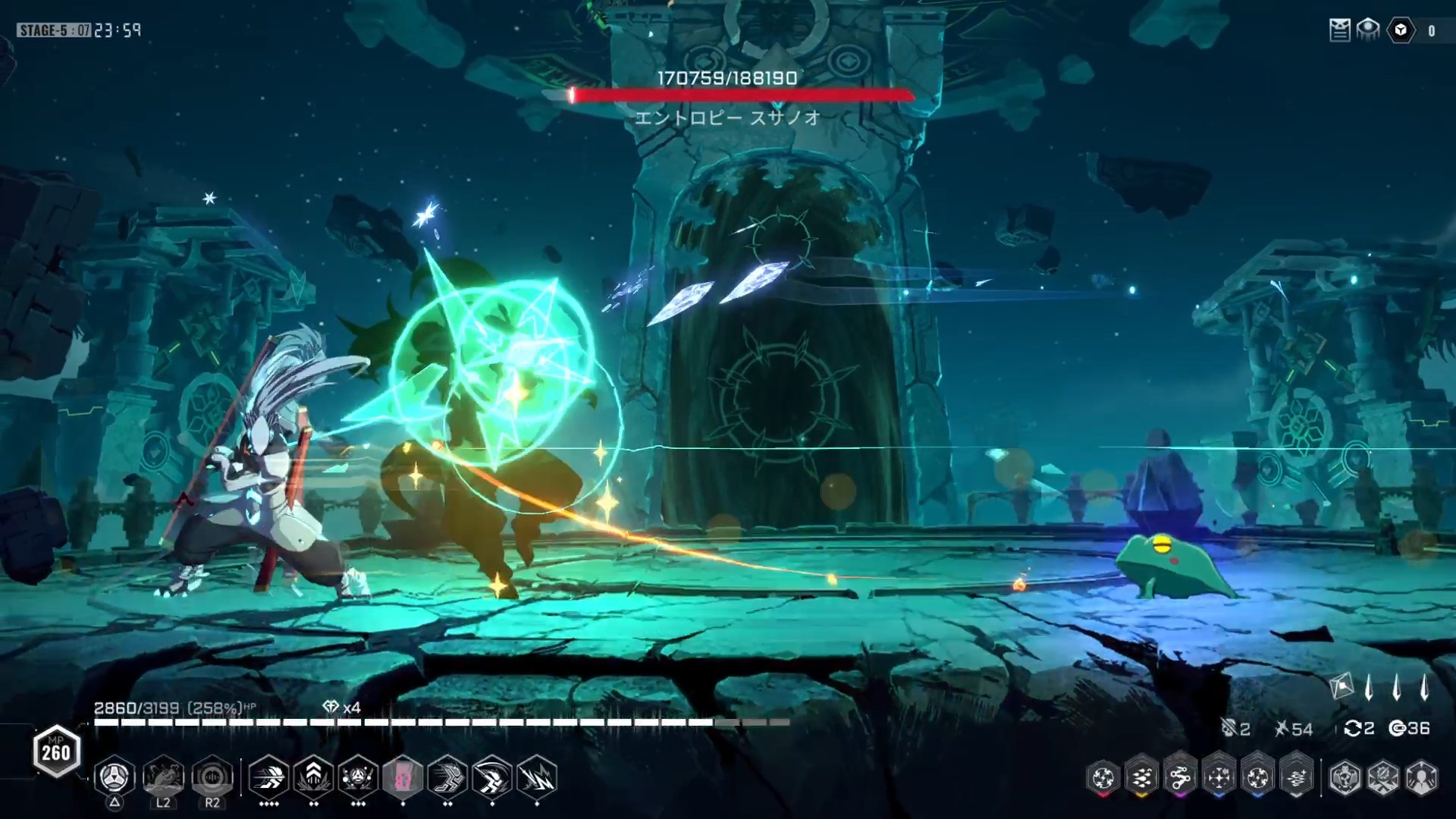Activate the sound-wave ring skill icon
Screen dimensions: 1456x819
pyautogui.click(x=212, y=777)
